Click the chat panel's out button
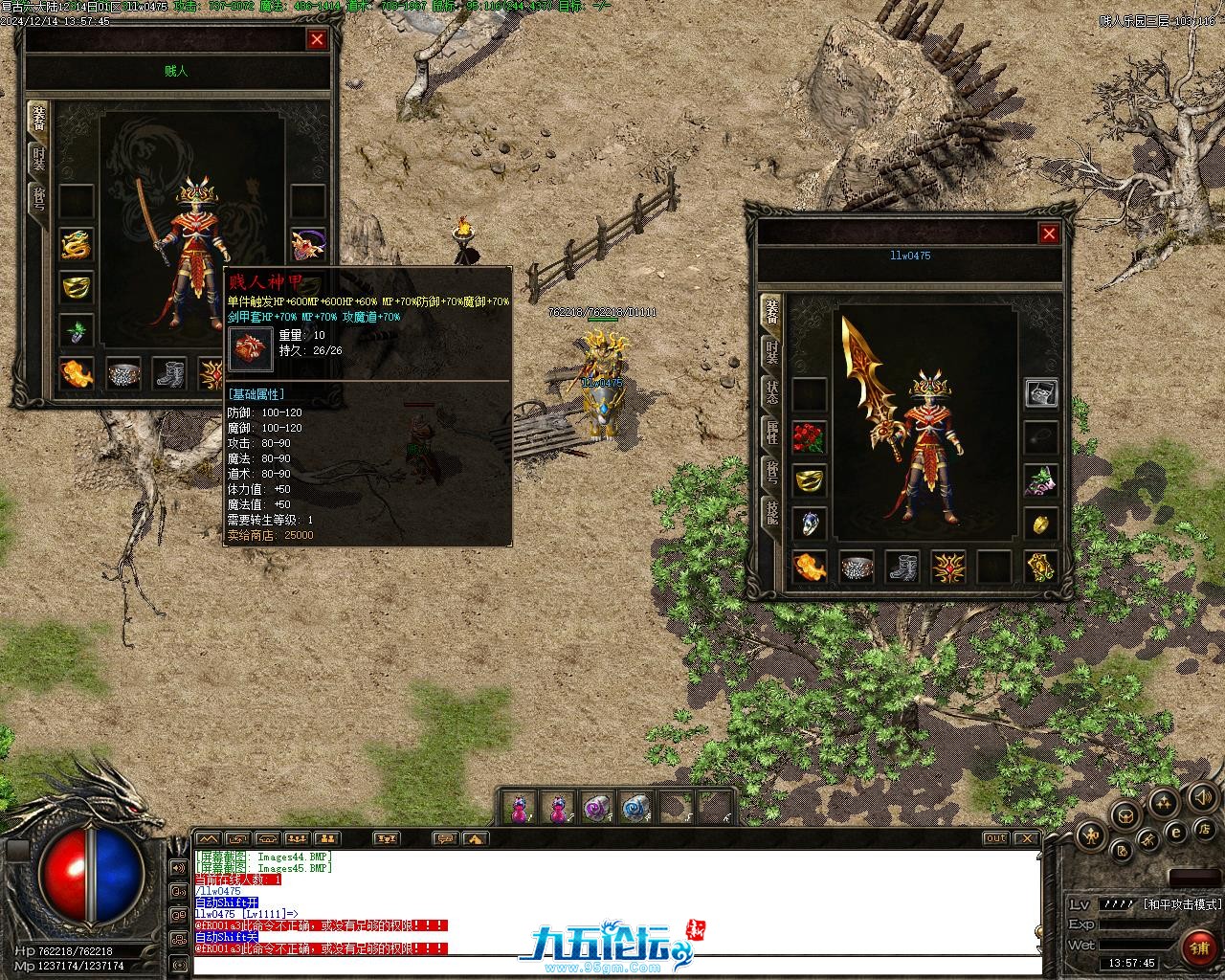 click(995, 838)
